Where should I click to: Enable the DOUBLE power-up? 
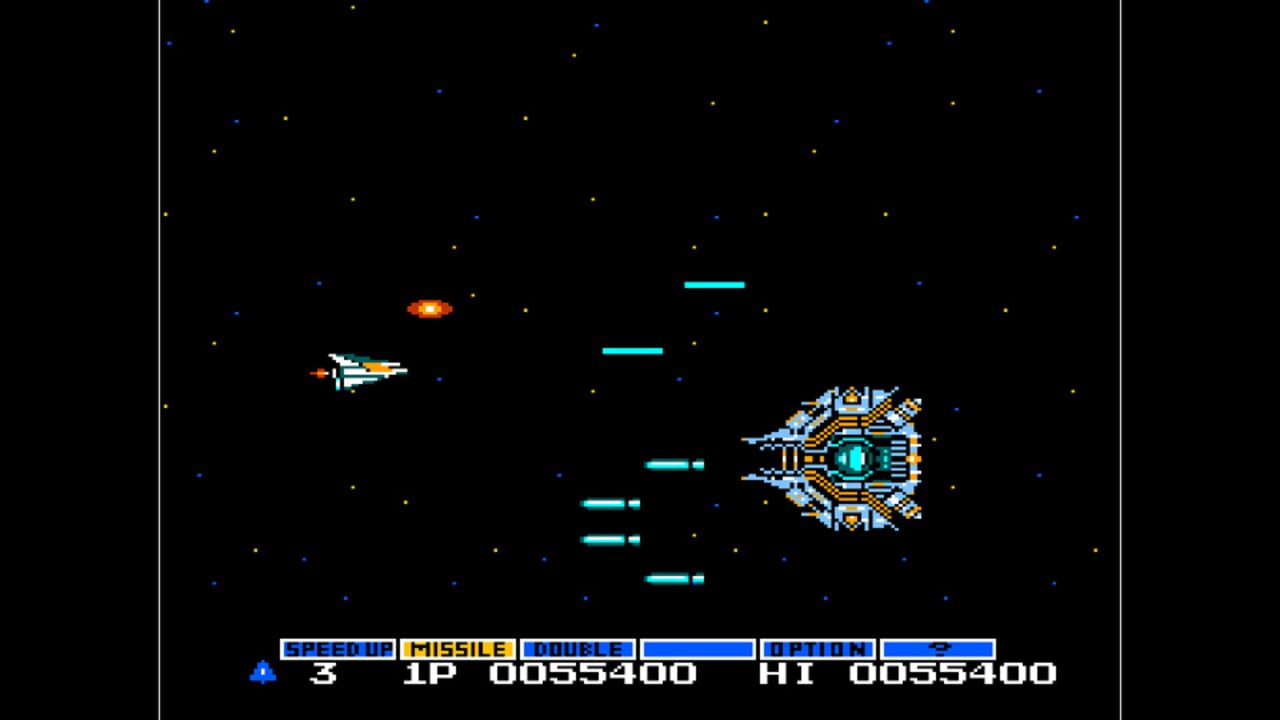click(x=578, y=649)
